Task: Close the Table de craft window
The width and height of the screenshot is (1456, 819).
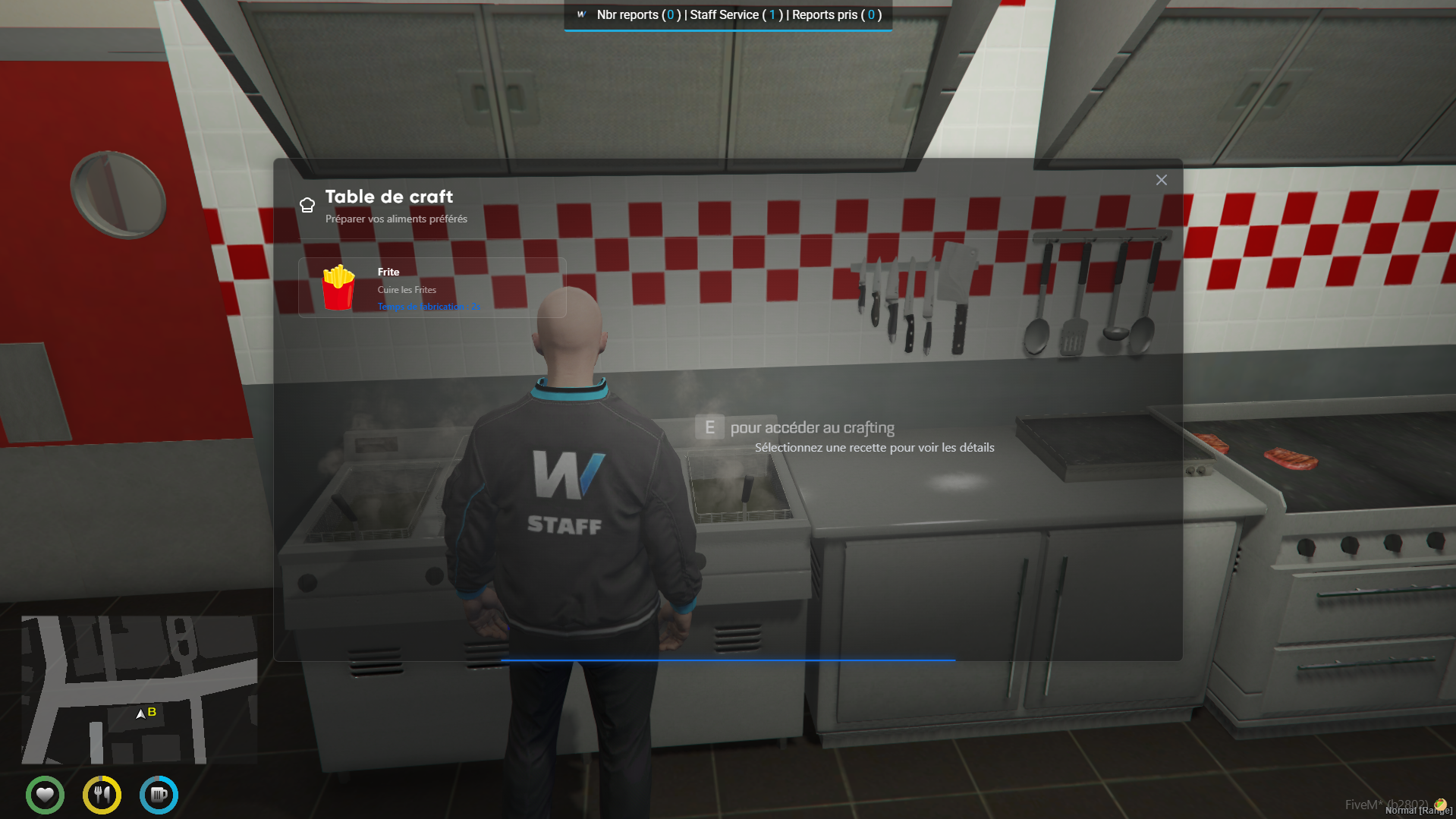Action: [1161, 180]
